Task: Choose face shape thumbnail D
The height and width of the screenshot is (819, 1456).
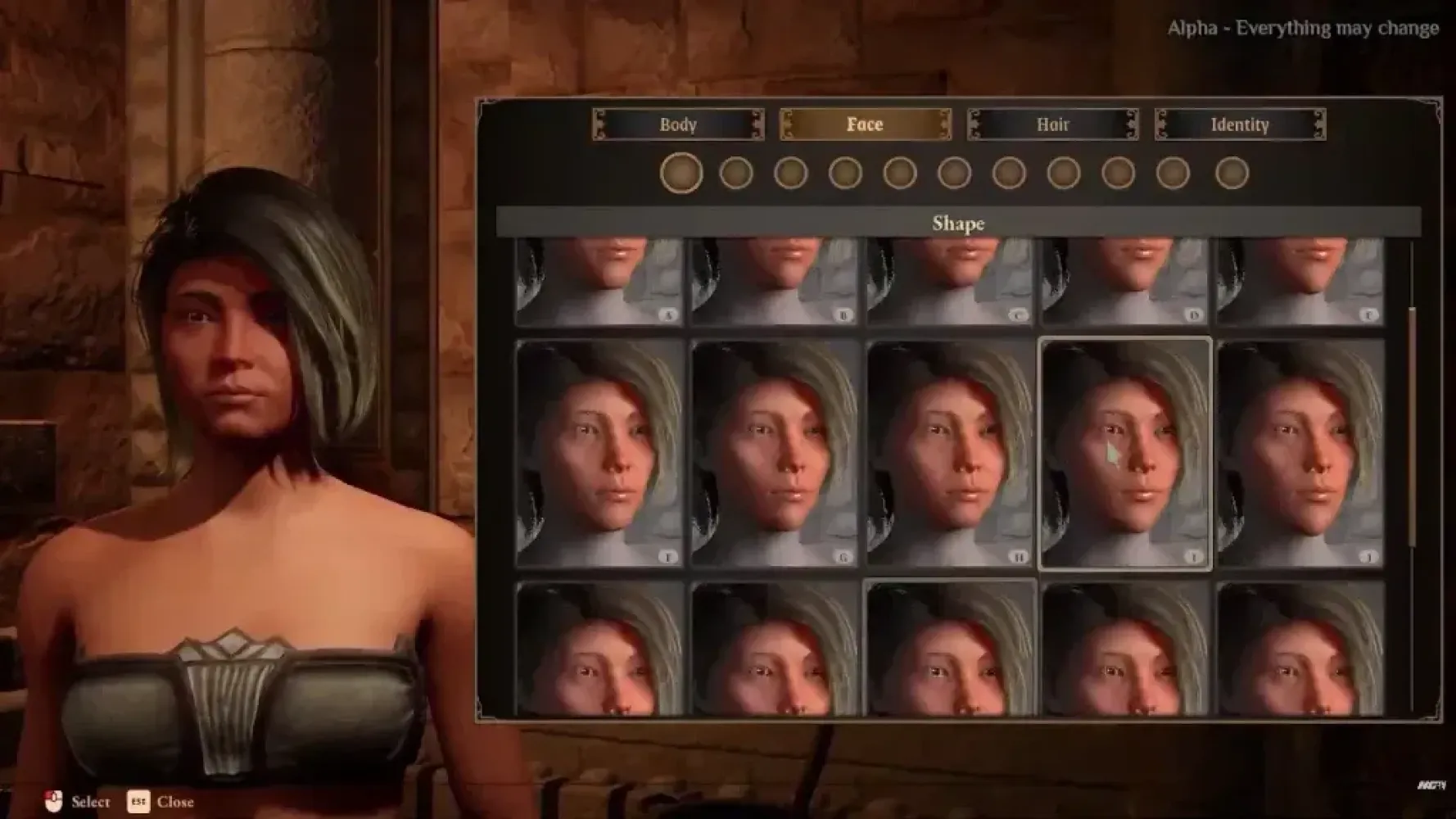Action: pyautogui.click(x=1125, y=281)
